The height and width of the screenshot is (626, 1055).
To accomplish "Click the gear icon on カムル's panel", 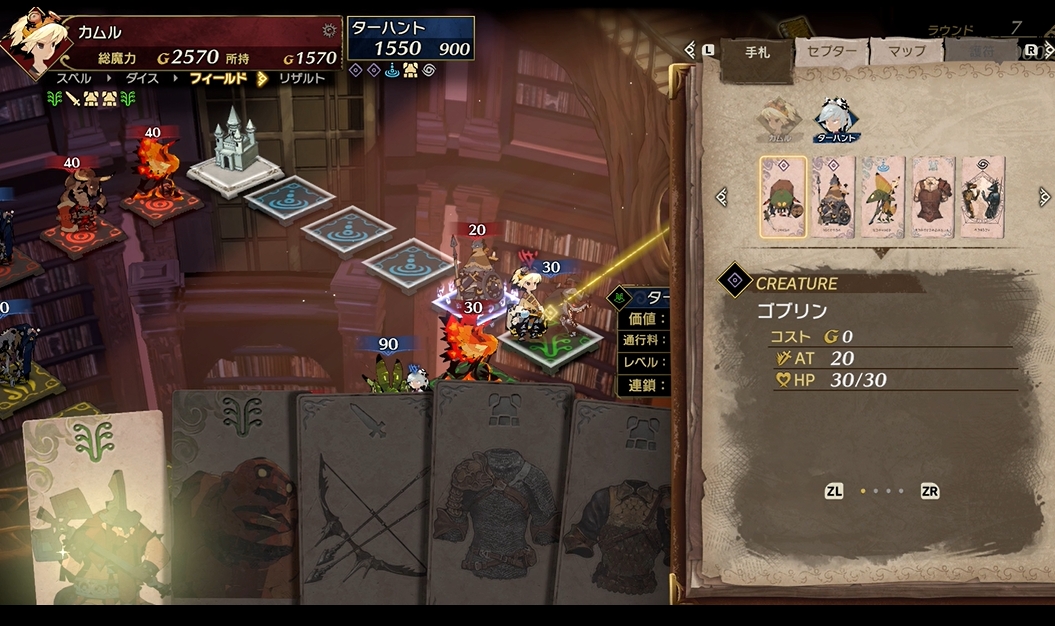I will [x=328, y=31].
